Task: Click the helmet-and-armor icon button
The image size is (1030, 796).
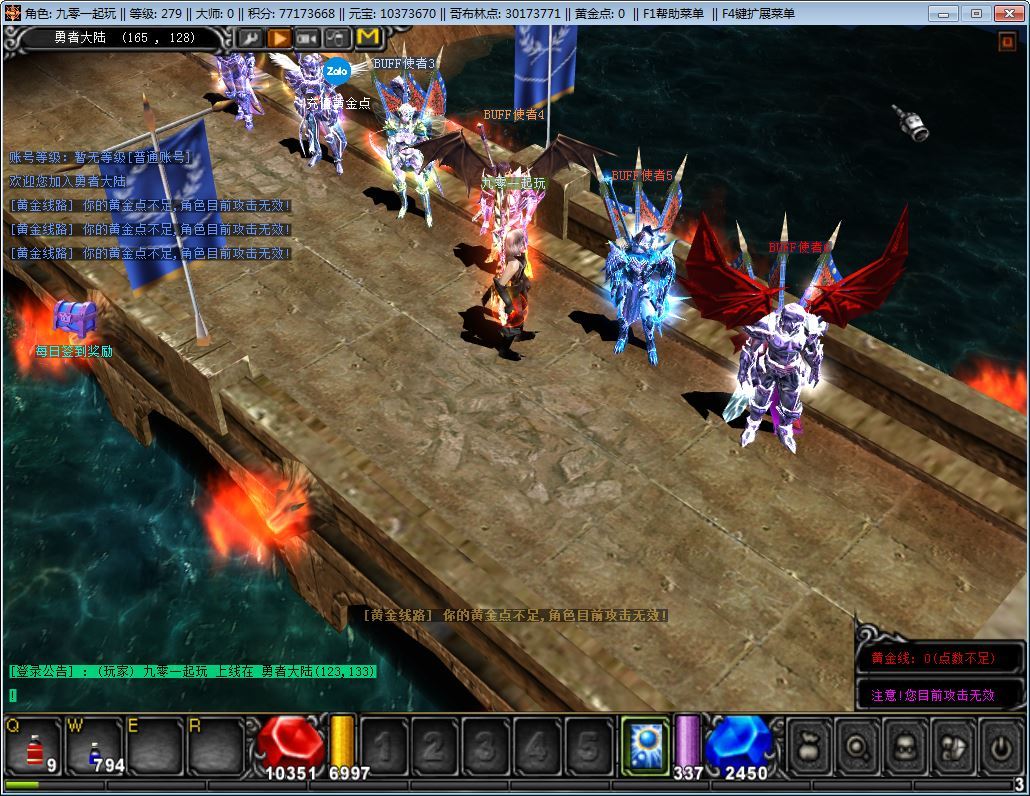Action: point(951,745)
